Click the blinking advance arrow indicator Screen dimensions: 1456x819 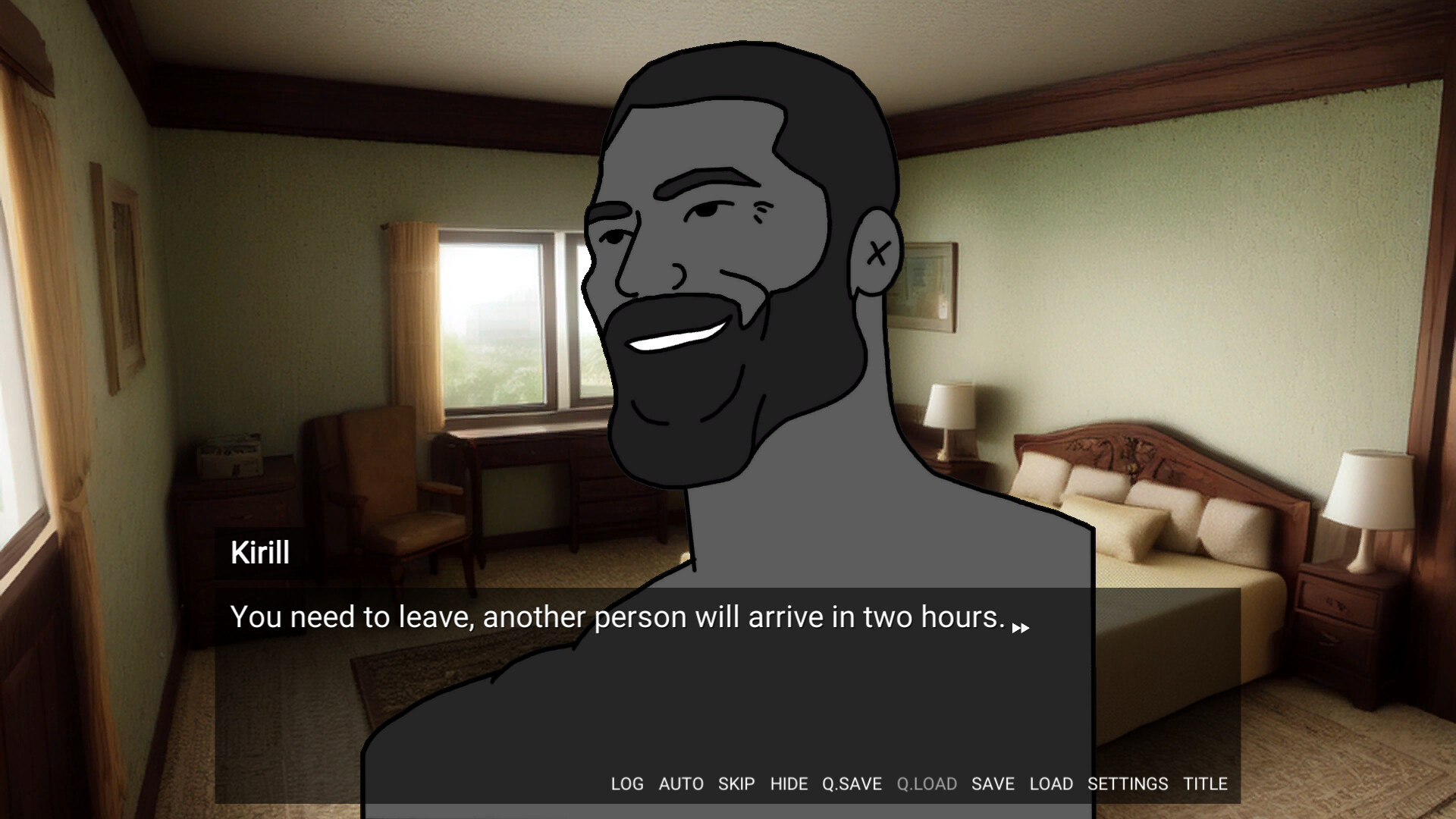pyautogui.click(x=1022, y=627)
